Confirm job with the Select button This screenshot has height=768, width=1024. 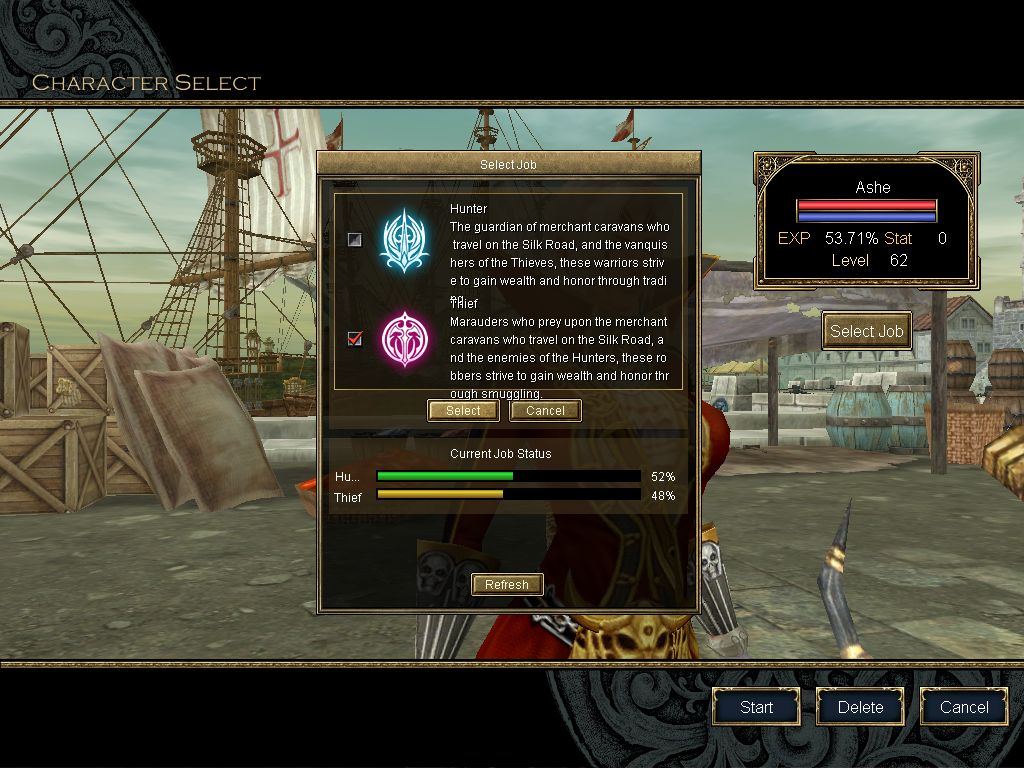pyautogui.click(x=463, y=411)
